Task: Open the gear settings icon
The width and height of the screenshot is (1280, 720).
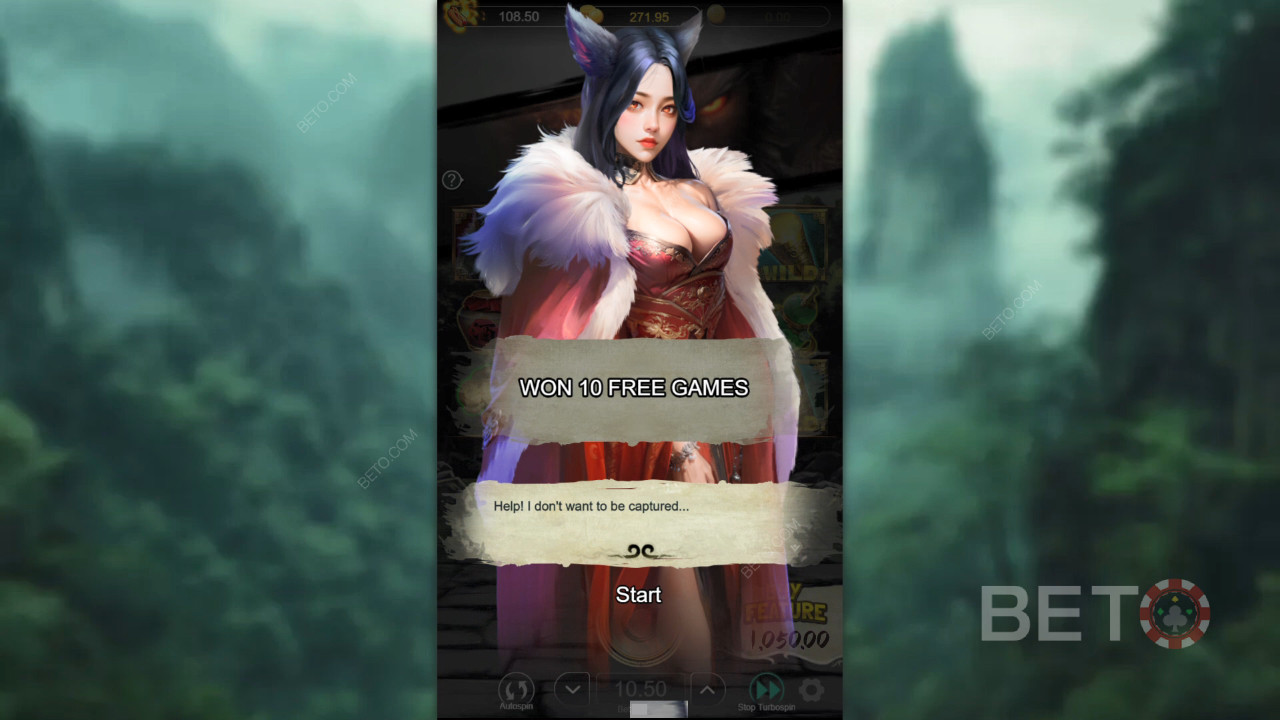Action: (811, 689)
